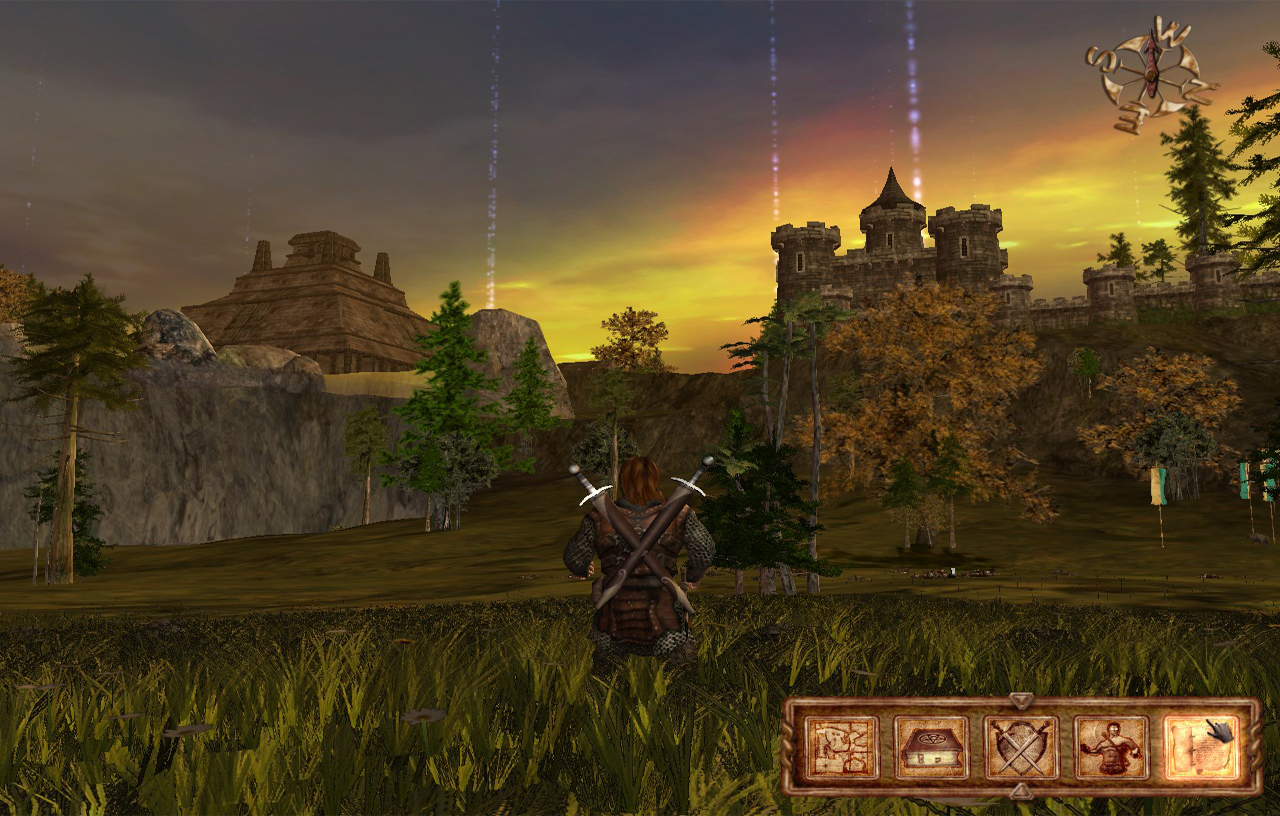Show the character figure panel

pos(1111,747)
